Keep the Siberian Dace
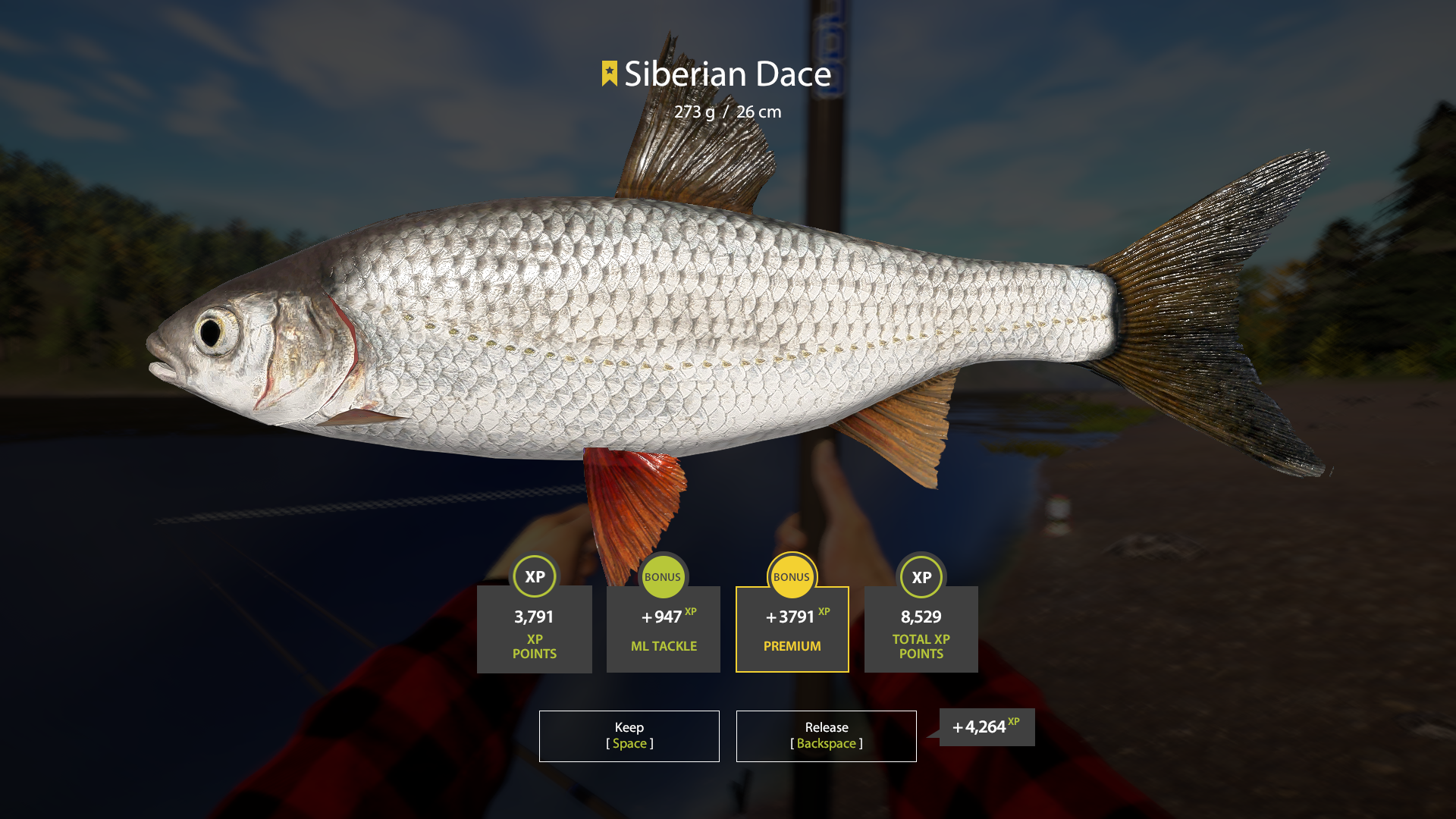 click(x=629, y=736)
